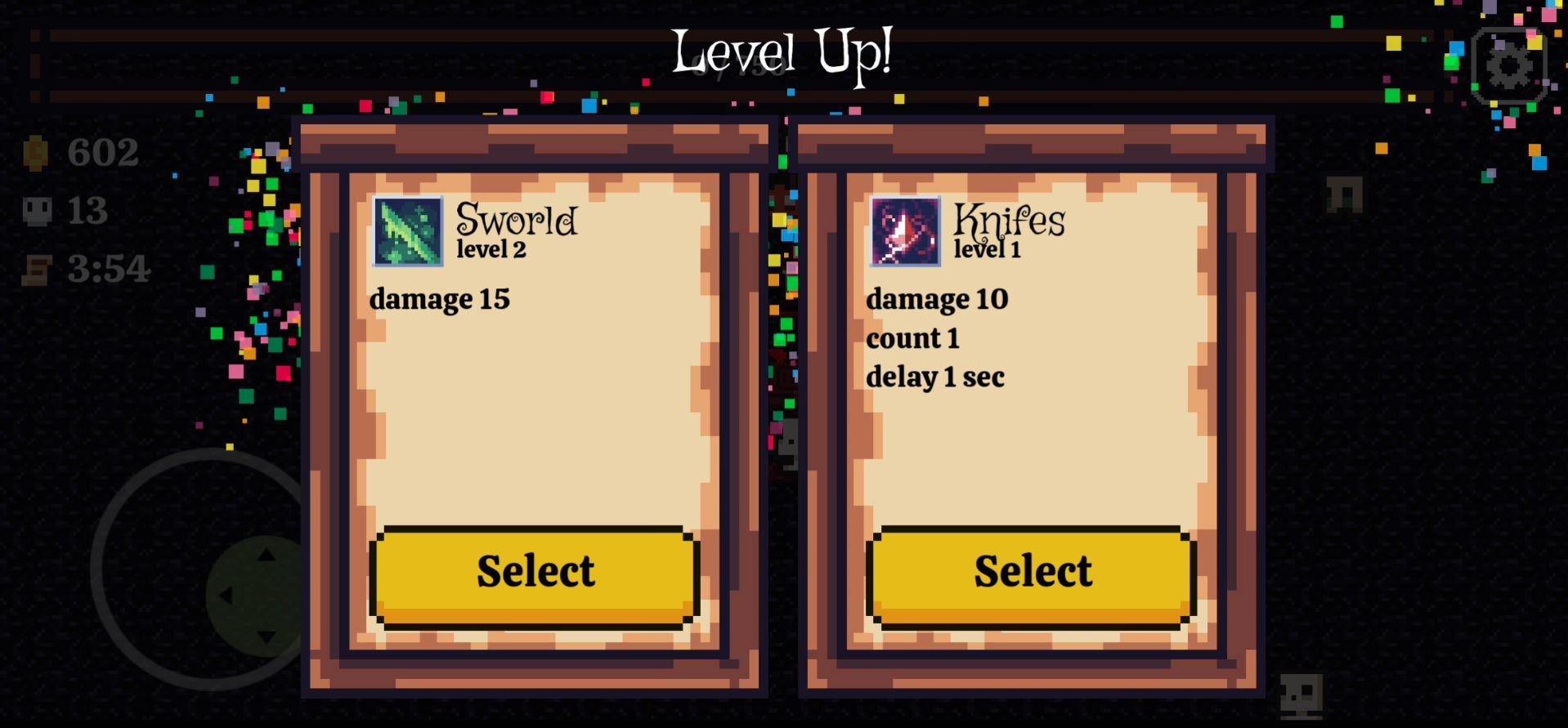Select the Knifes weapon
Viewport: 1568px width, 728px height.
tap(1030, 571)
